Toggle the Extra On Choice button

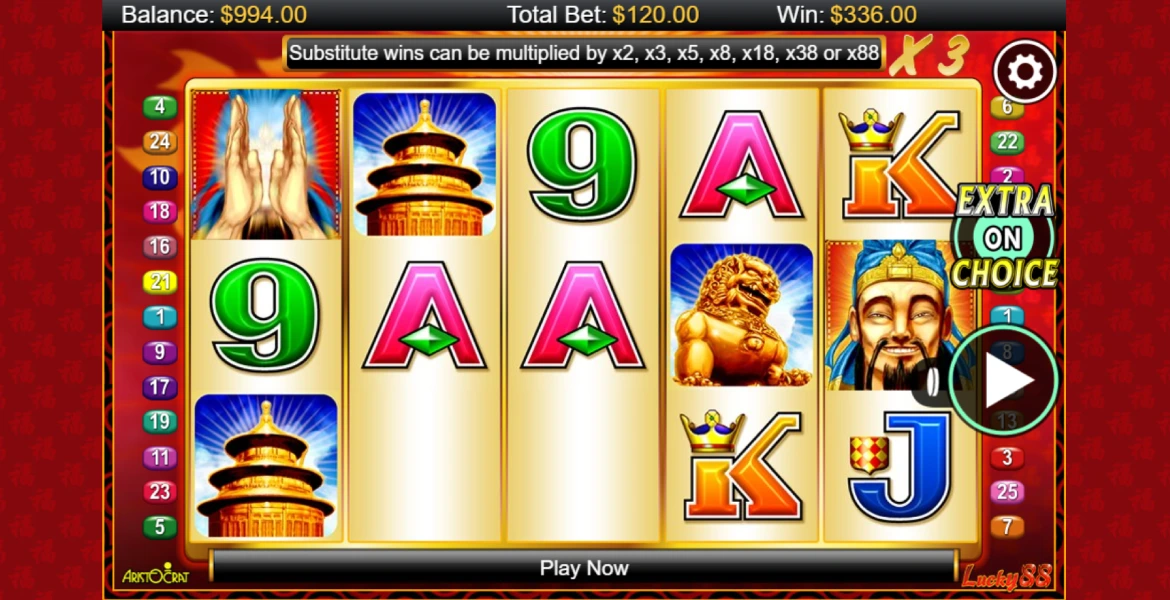coord(1004,237)
